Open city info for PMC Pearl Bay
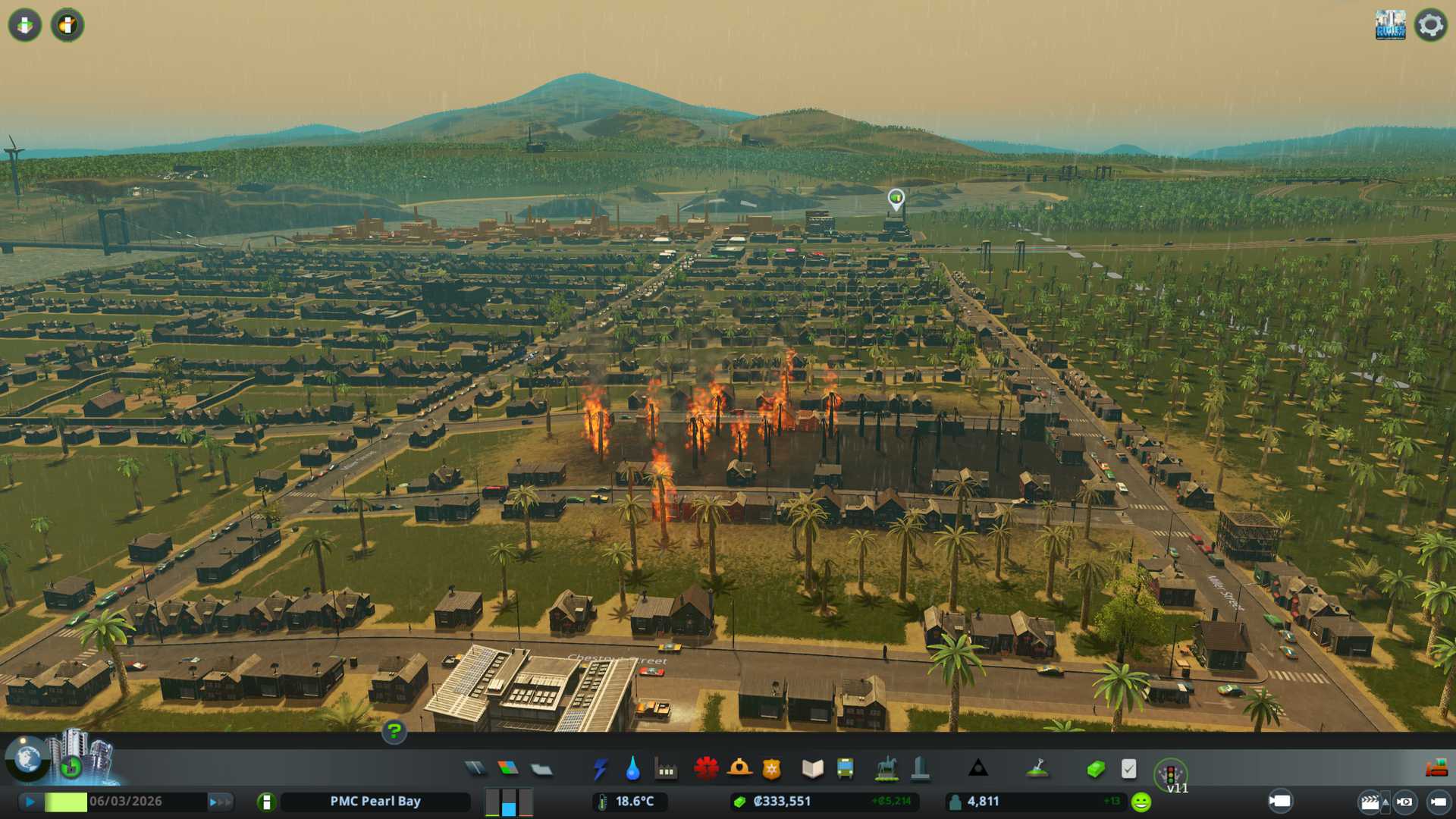 click(x=375, y=802)
